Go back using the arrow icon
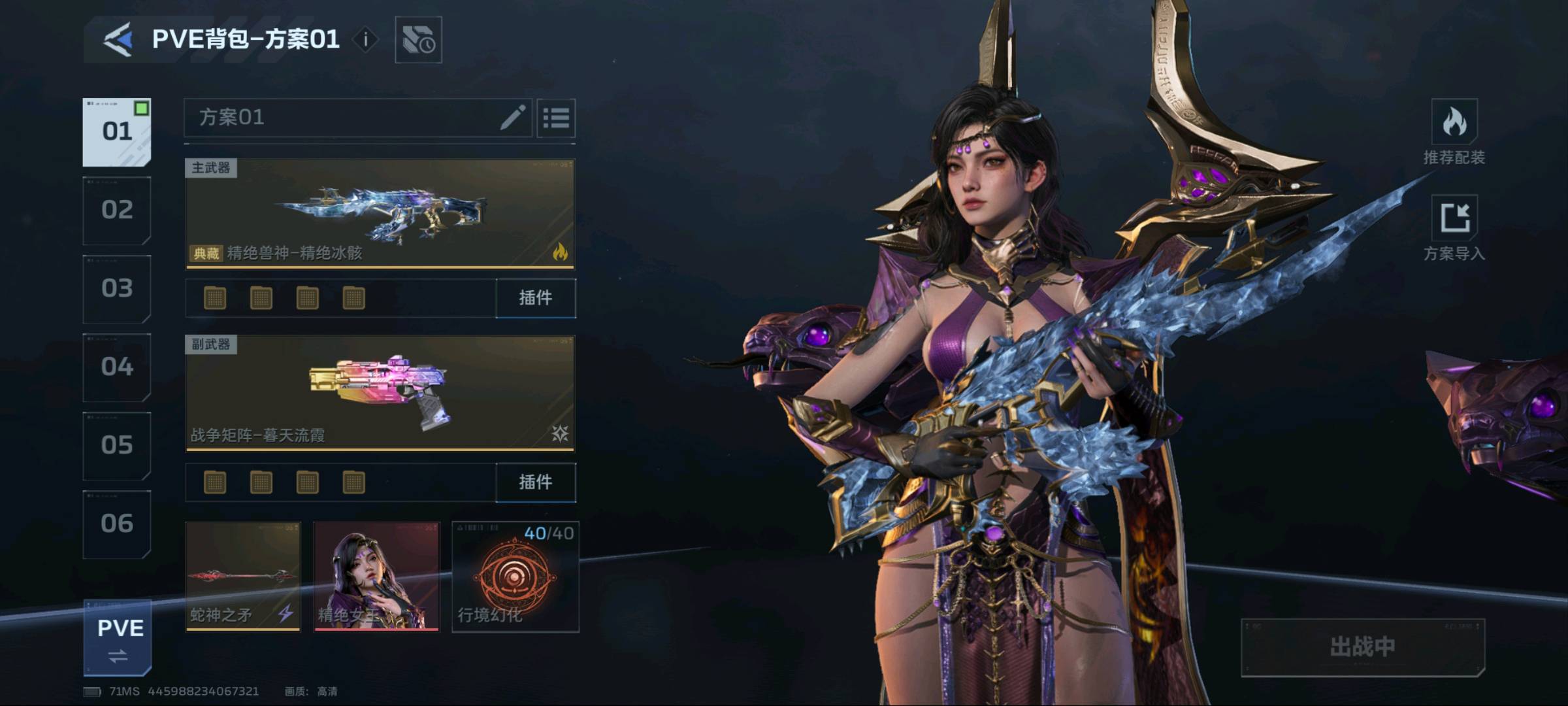 118,39
